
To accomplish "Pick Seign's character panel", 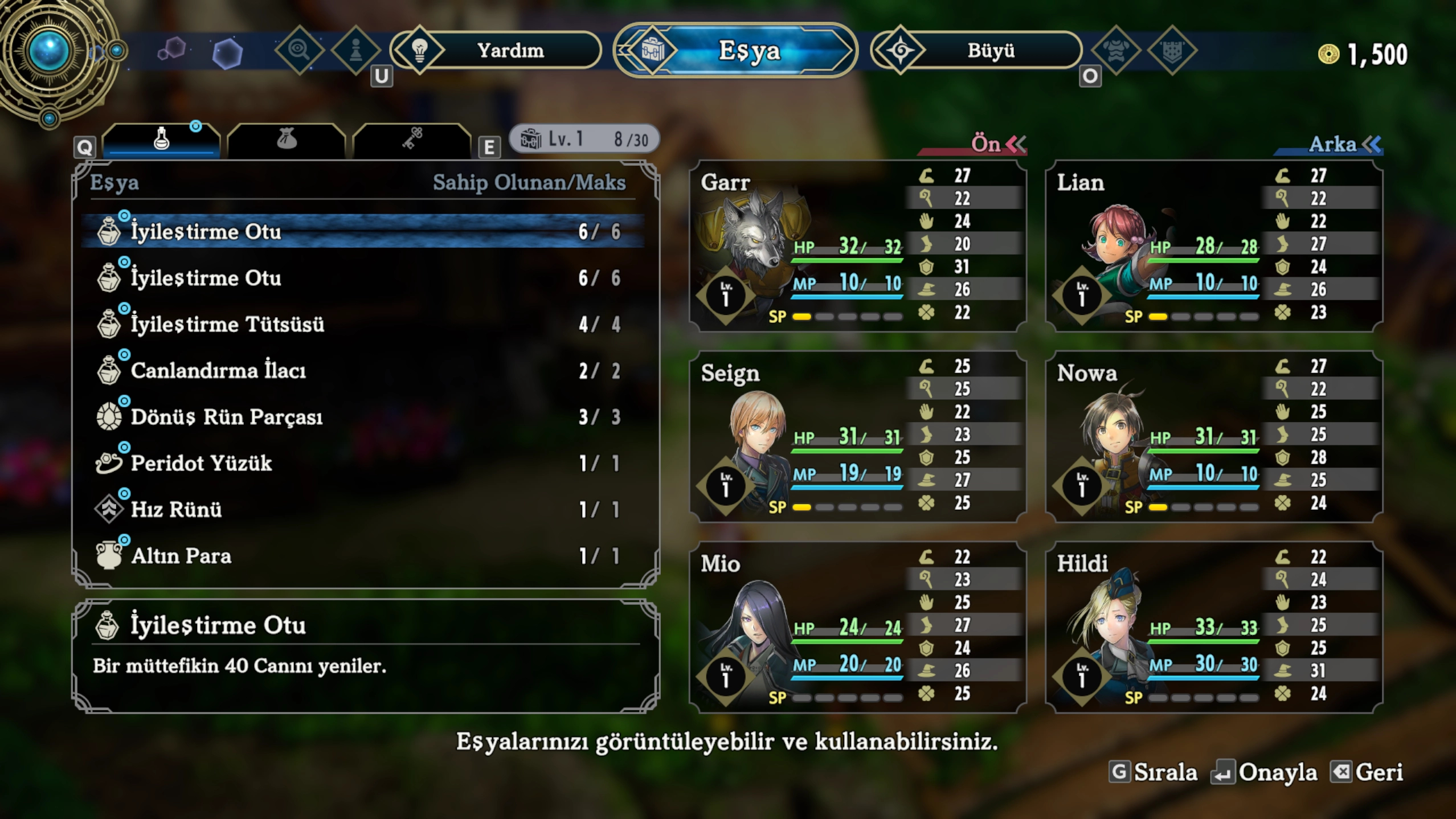I will point(857,437).
